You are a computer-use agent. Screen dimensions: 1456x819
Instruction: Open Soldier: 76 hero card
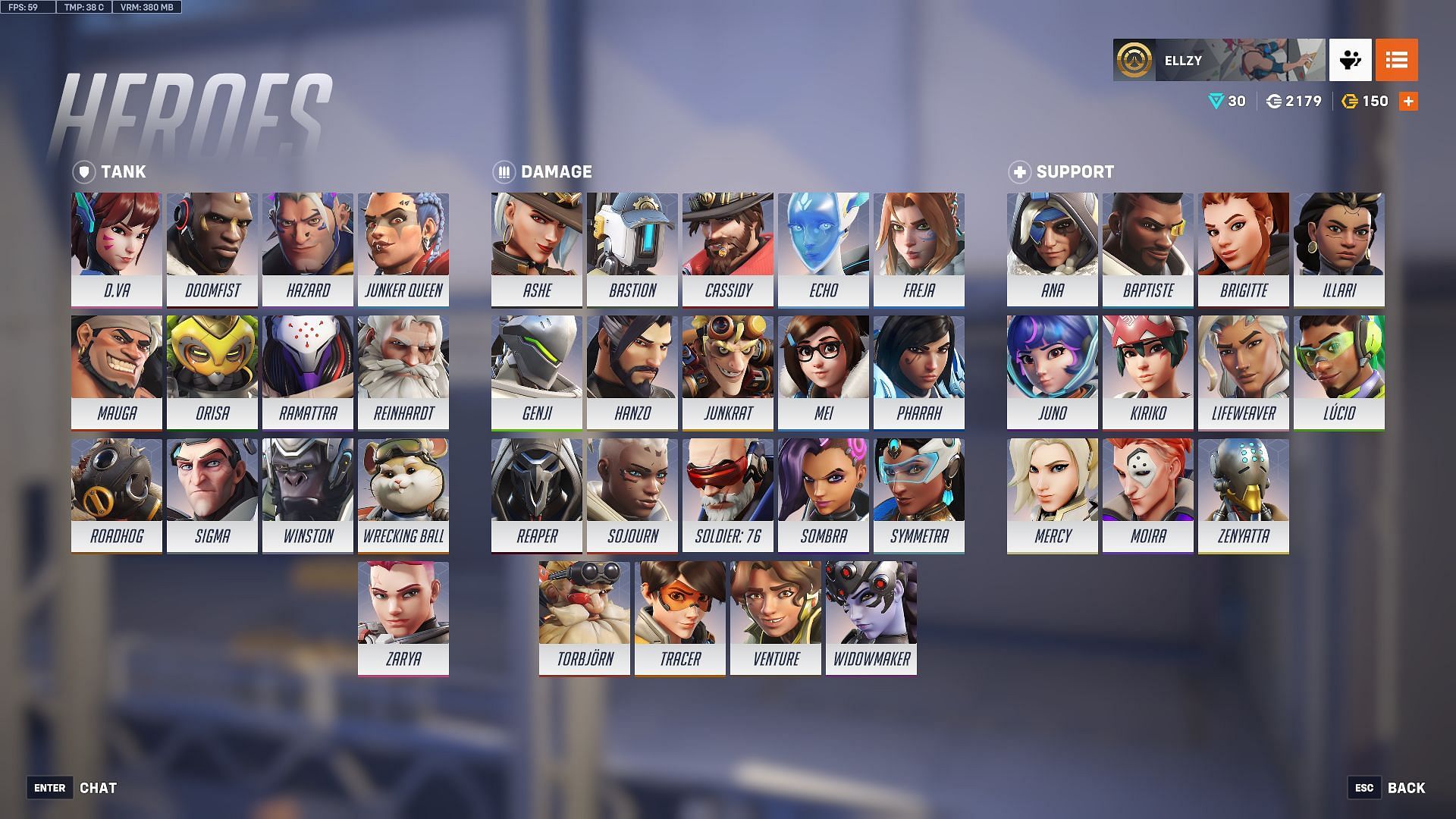[727, 494]
